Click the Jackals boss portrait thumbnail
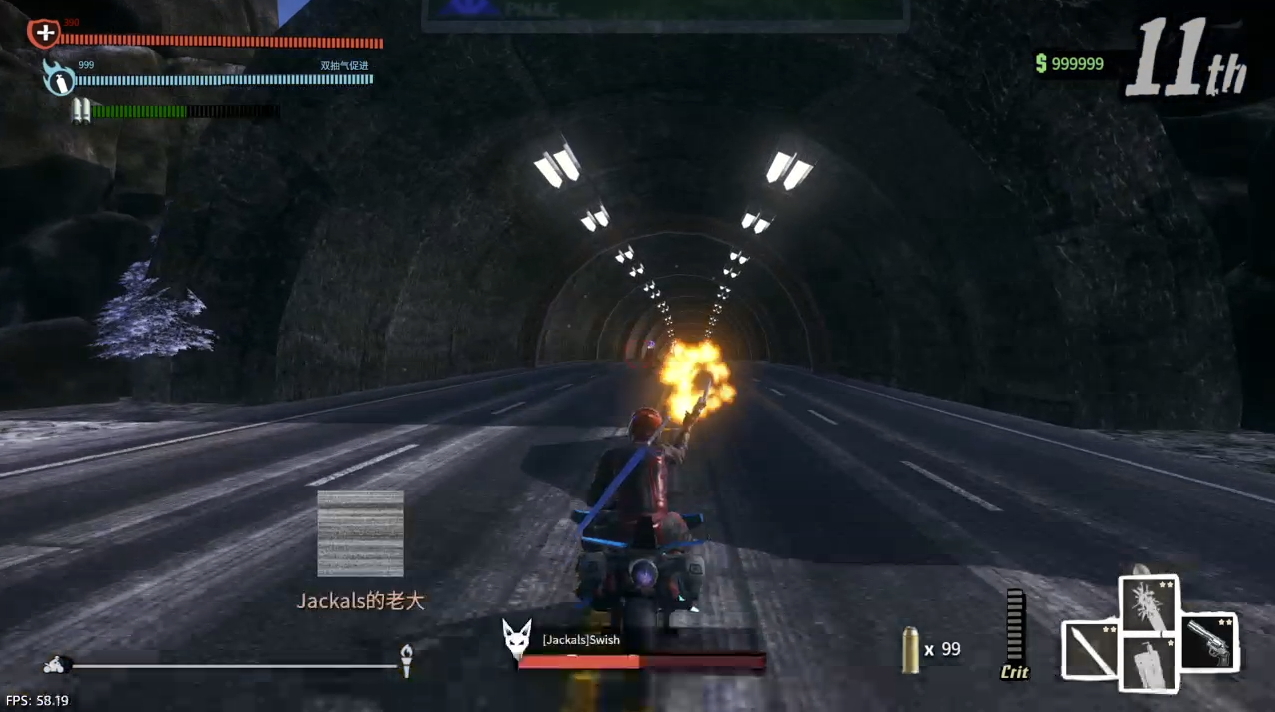Image resolution: width=1275 pixels, height=712 pixels. click(x=360, y=533)
